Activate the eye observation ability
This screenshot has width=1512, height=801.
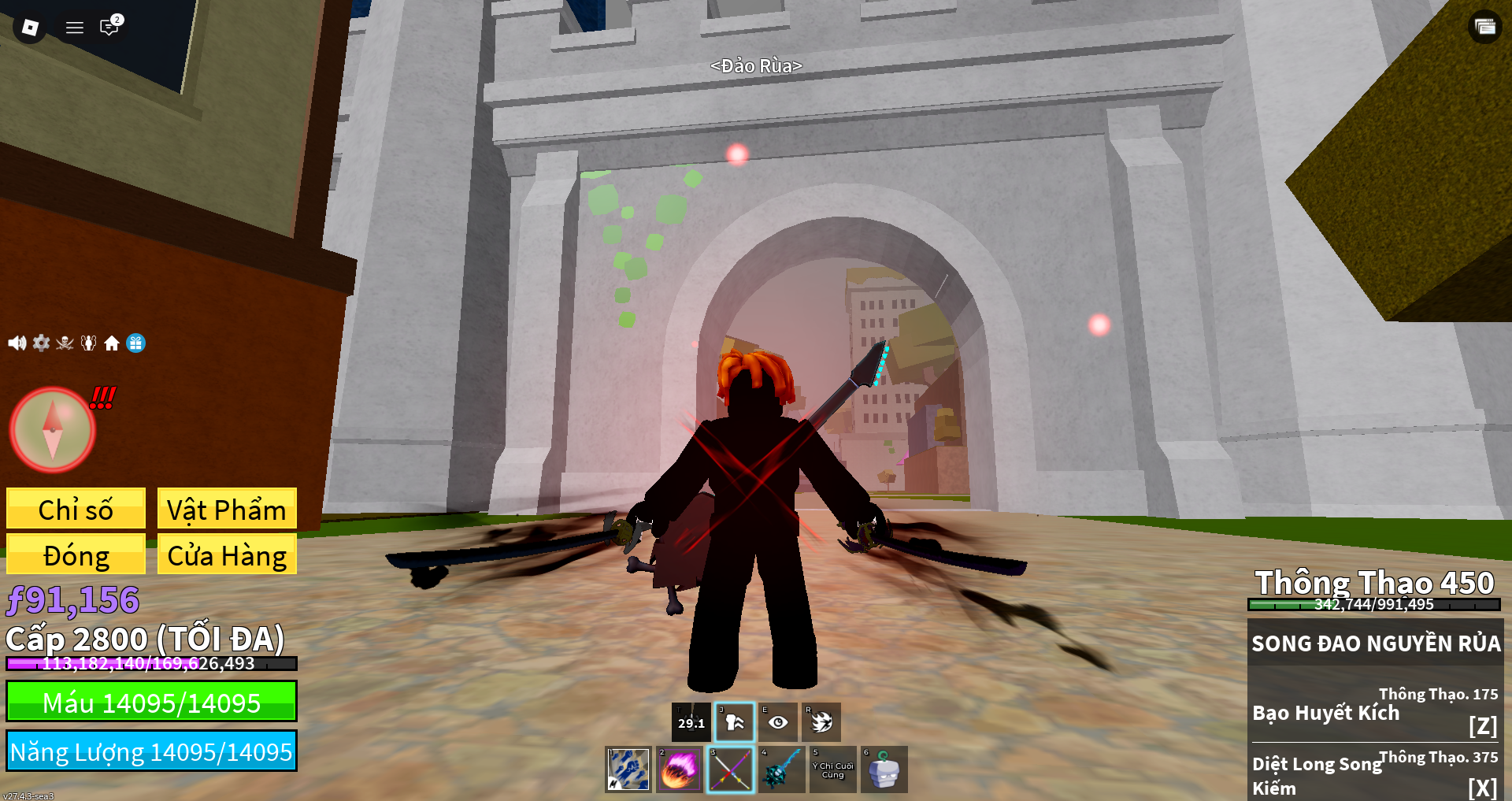778,722
